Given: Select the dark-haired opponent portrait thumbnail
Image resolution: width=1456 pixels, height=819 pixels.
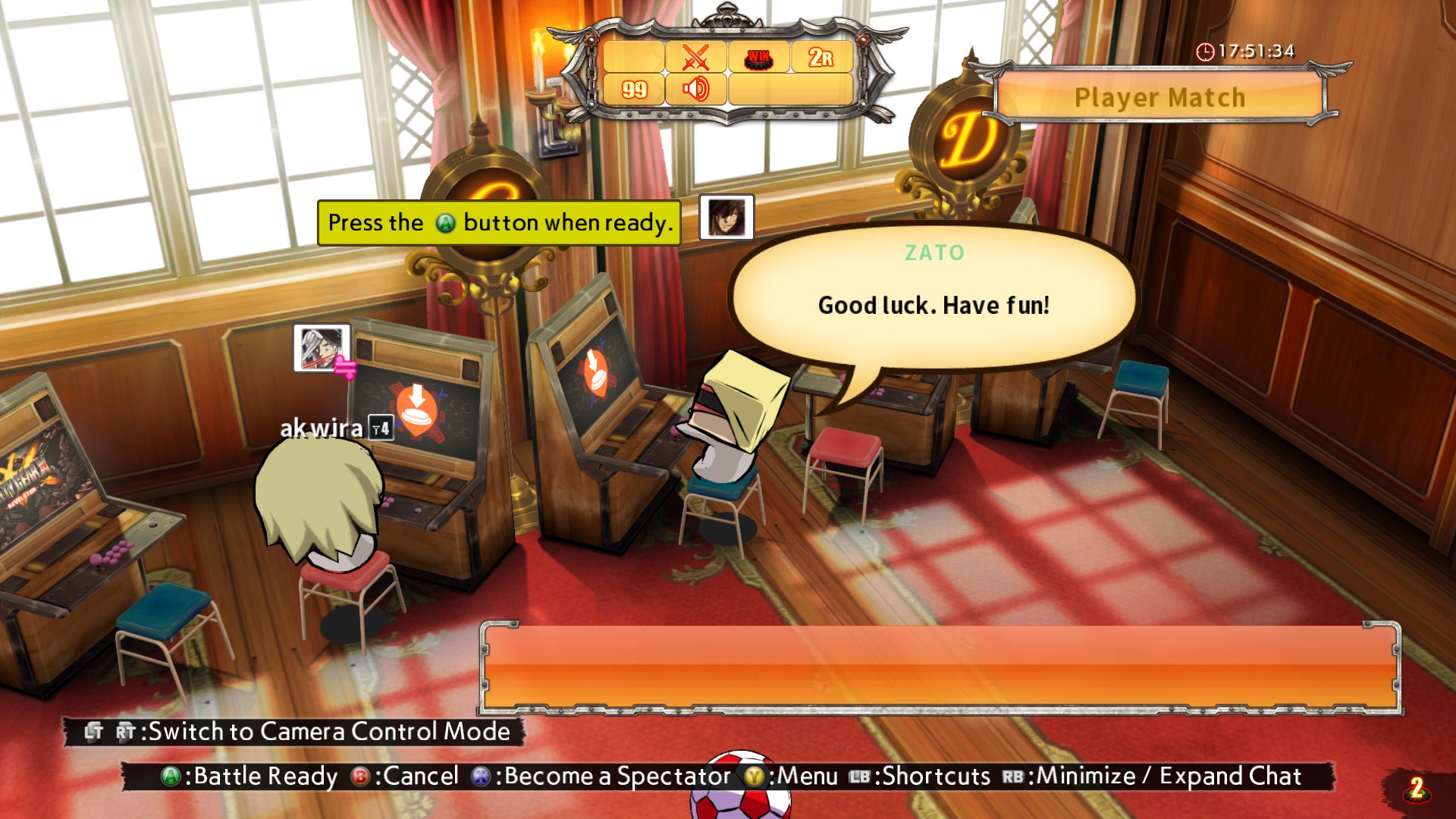Looking at the screenshot, I should (726, 217).
